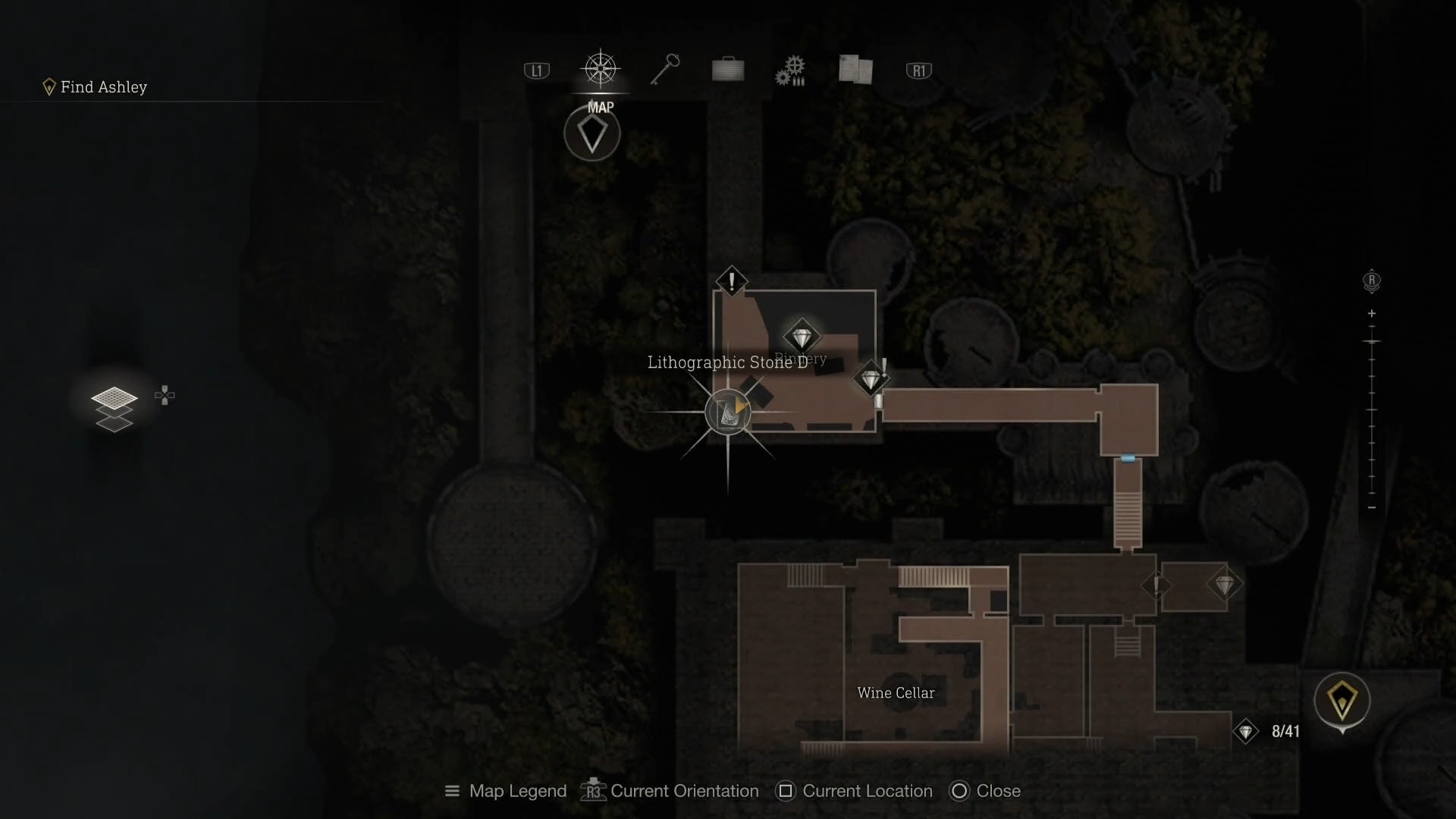Image resolution: width=1456 pixels, height=819 pixels.
Task: Click the objective pin beneath the MAP label
Action: click(592, 135)
